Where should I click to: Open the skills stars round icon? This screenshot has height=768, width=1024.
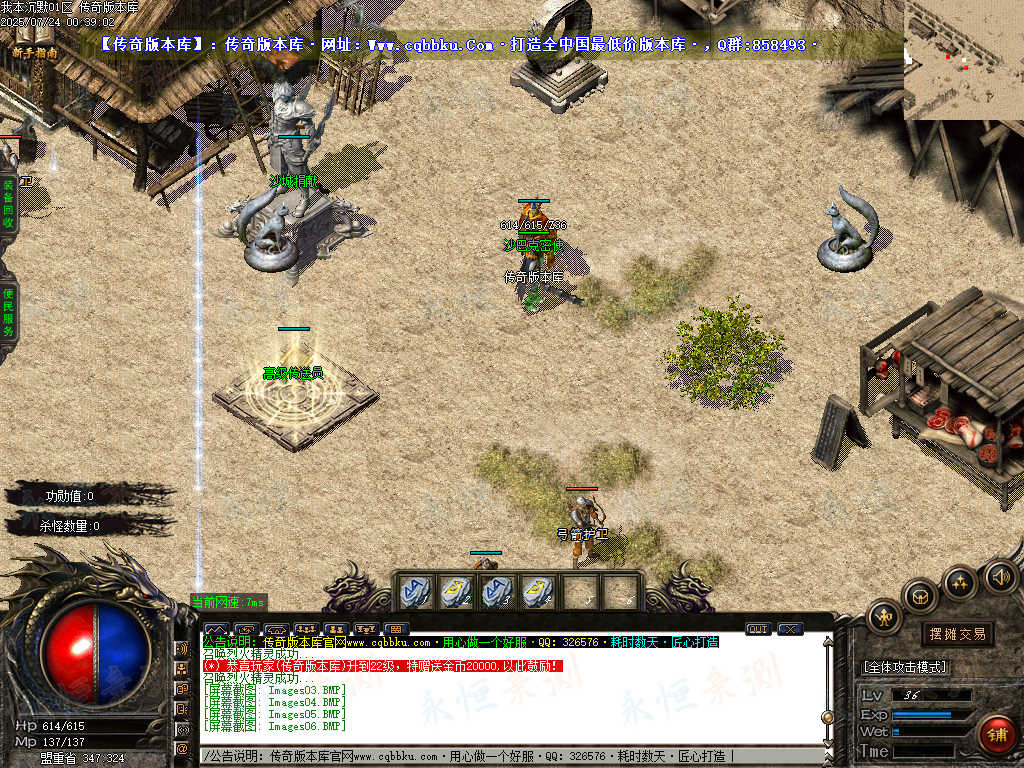[960, 581]
